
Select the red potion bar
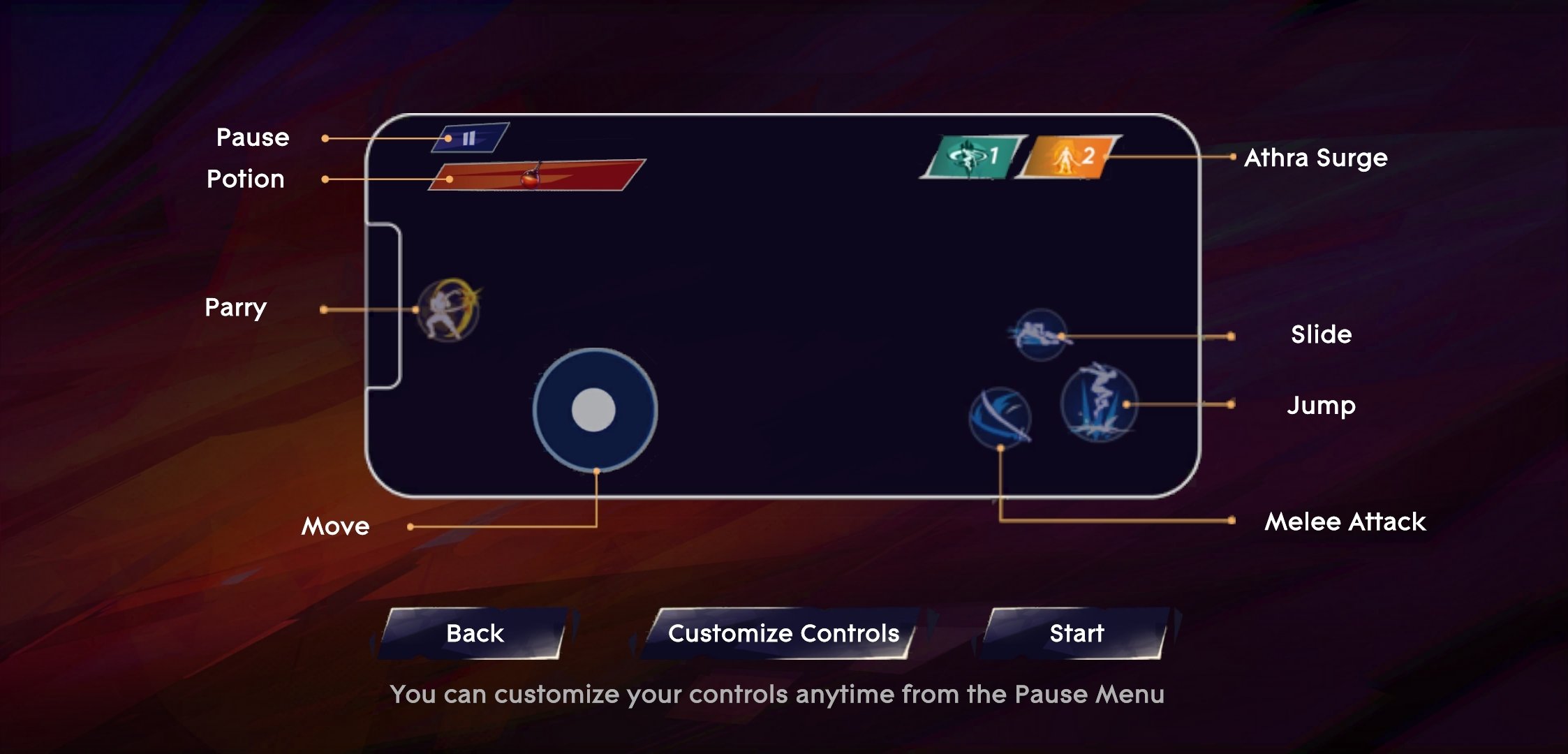(x=536, y=175)
